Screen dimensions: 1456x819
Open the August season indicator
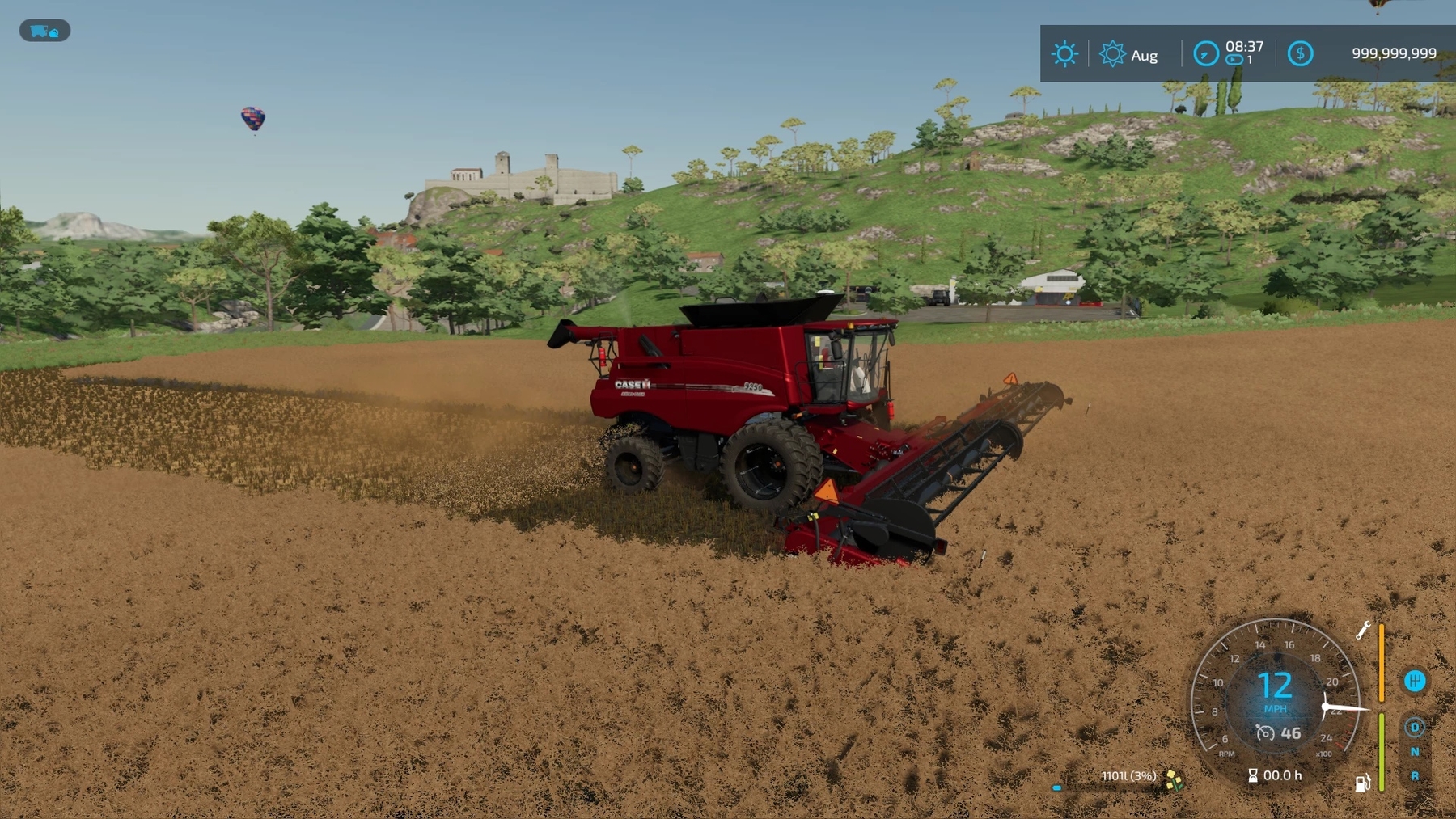[1113, 54]
